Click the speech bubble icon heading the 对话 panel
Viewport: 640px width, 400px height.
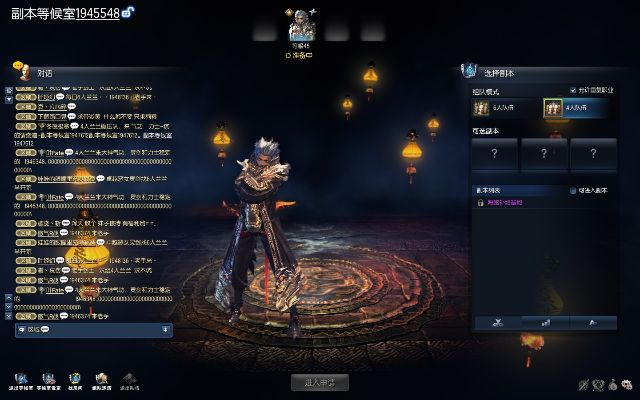19,69
